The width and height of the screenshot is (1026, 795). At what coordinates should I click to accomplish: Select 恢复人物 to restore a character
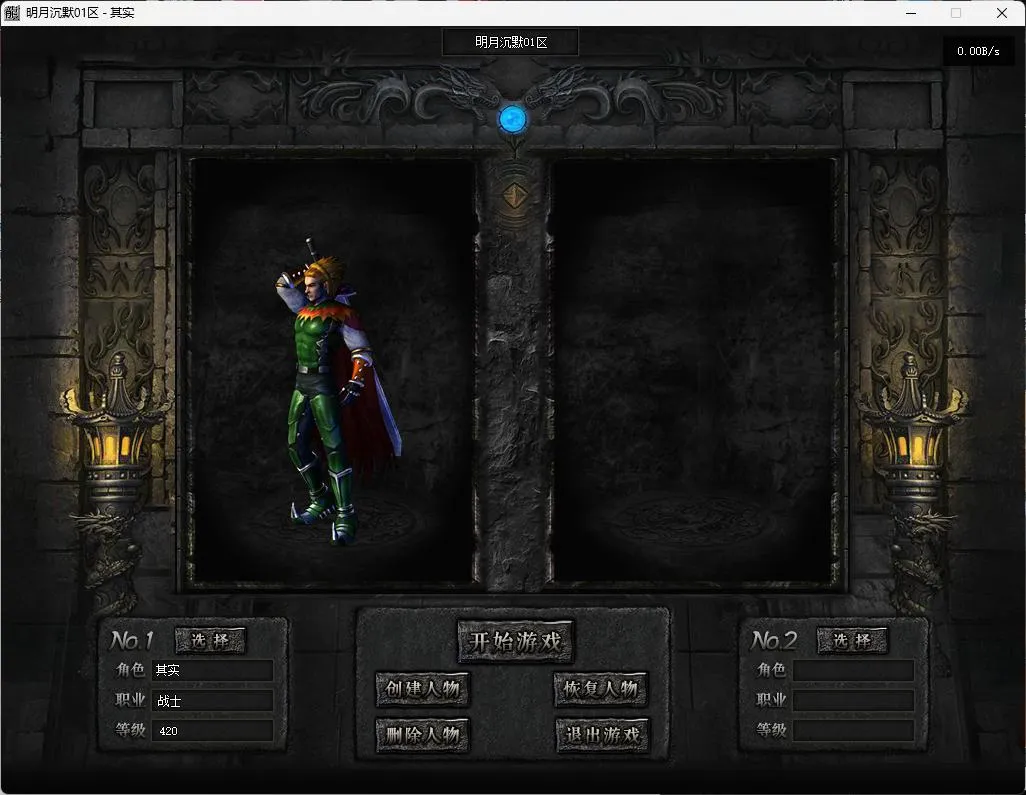(x=601, y=689)
